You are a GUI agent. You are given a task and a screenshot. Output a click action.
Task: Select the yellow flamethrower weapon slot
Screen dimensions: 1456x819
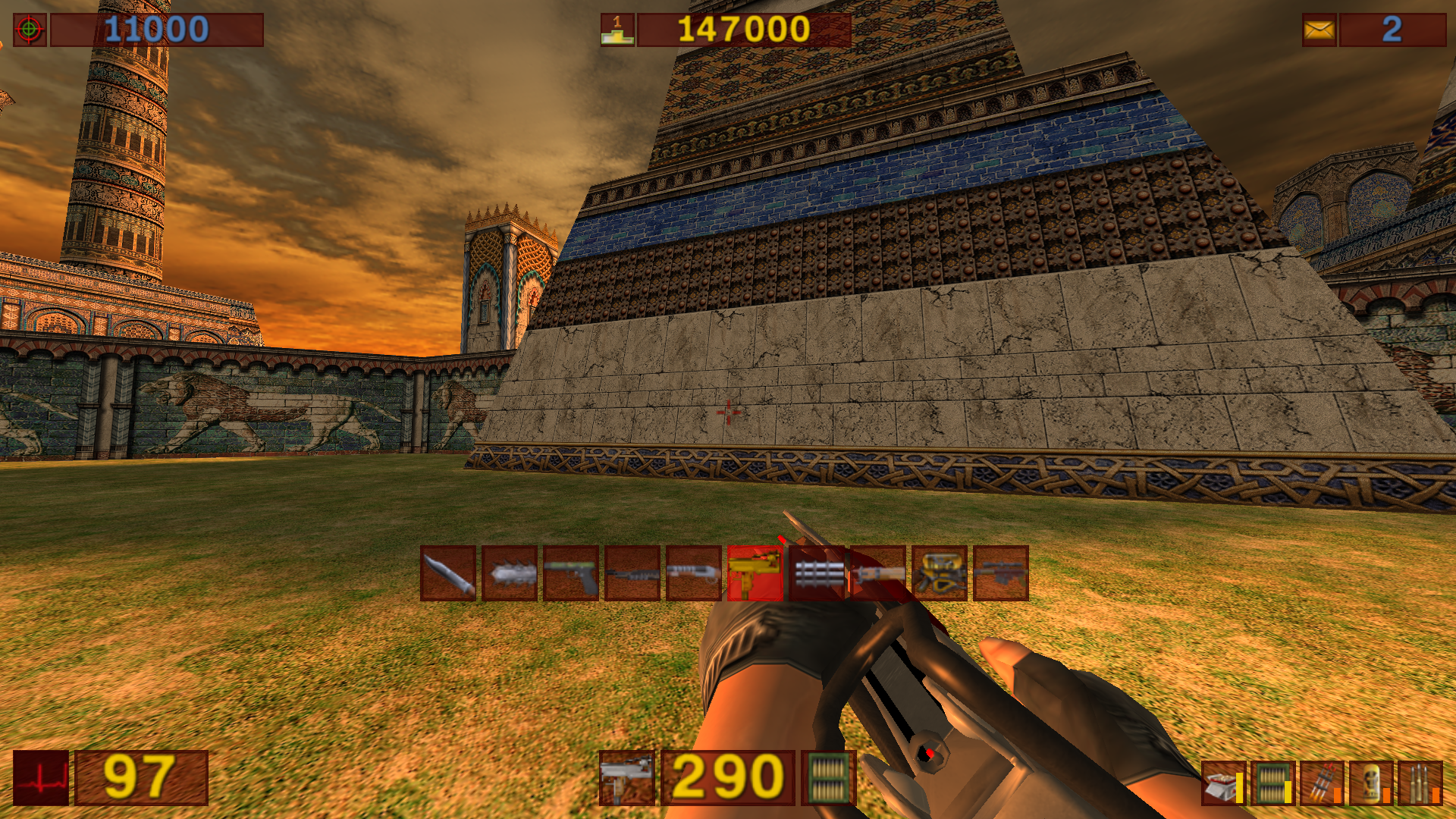[940, 573]
